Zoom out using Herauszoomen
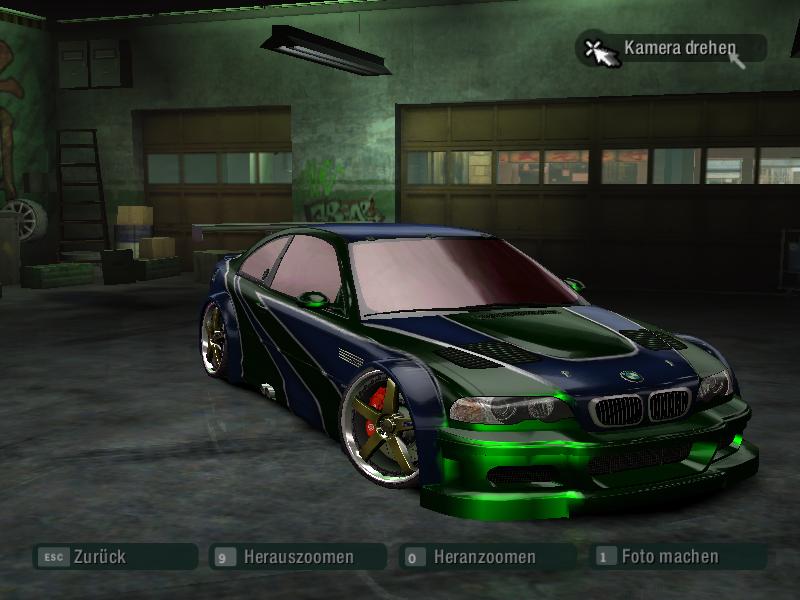The width and height of the screenshot is (800, 600). click(x=297, y=557)
